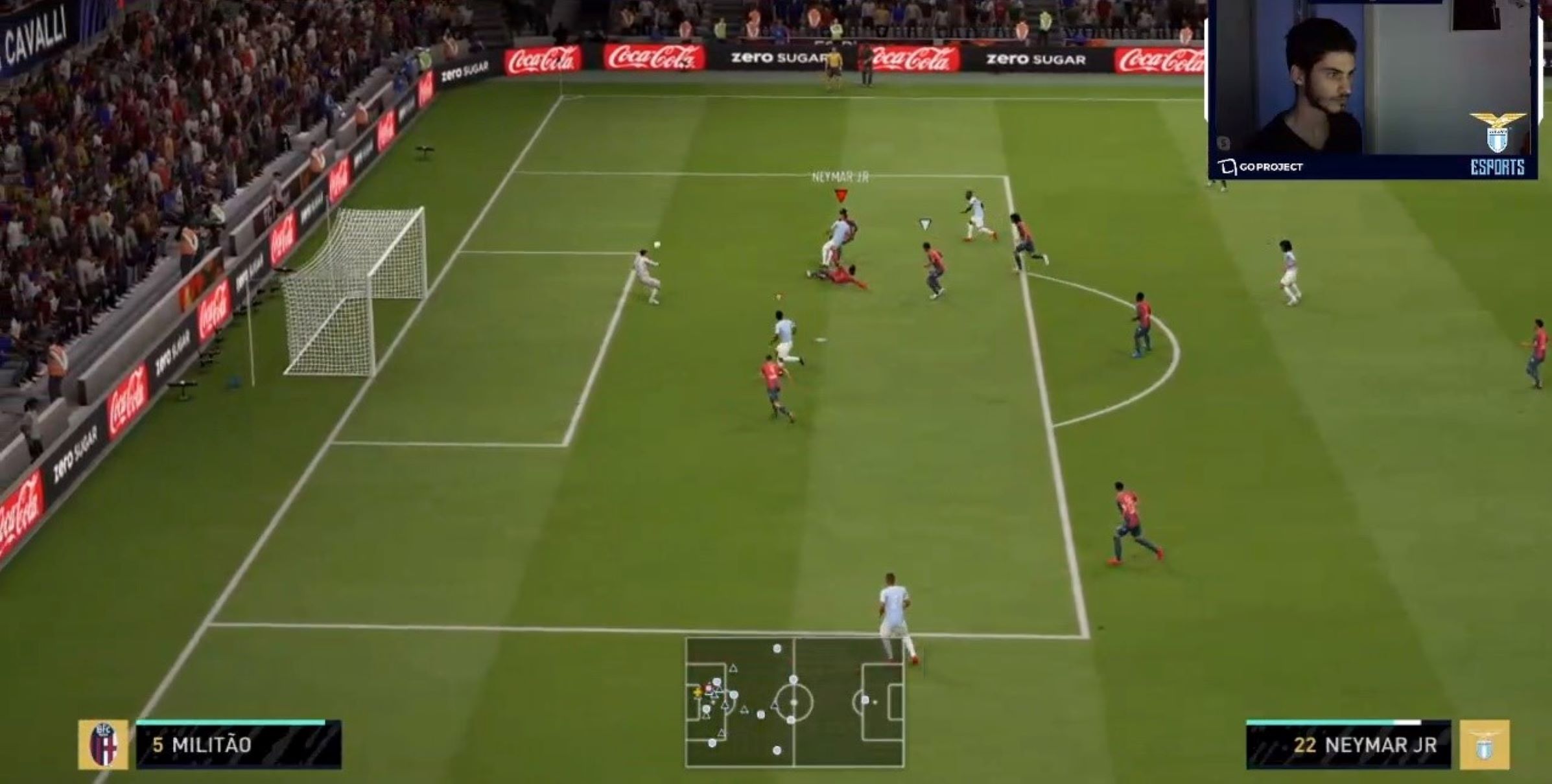Click the Go Project logo on webcam overlay
This screenshot has height=784, width=1552.
pos(1261,167)
